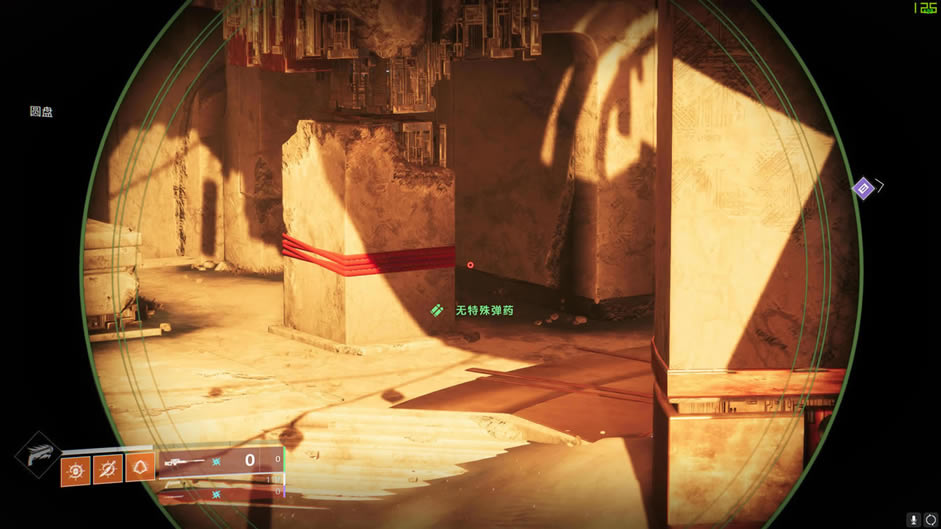Click the super ability diamond emblem

click(x=37, y=454)
